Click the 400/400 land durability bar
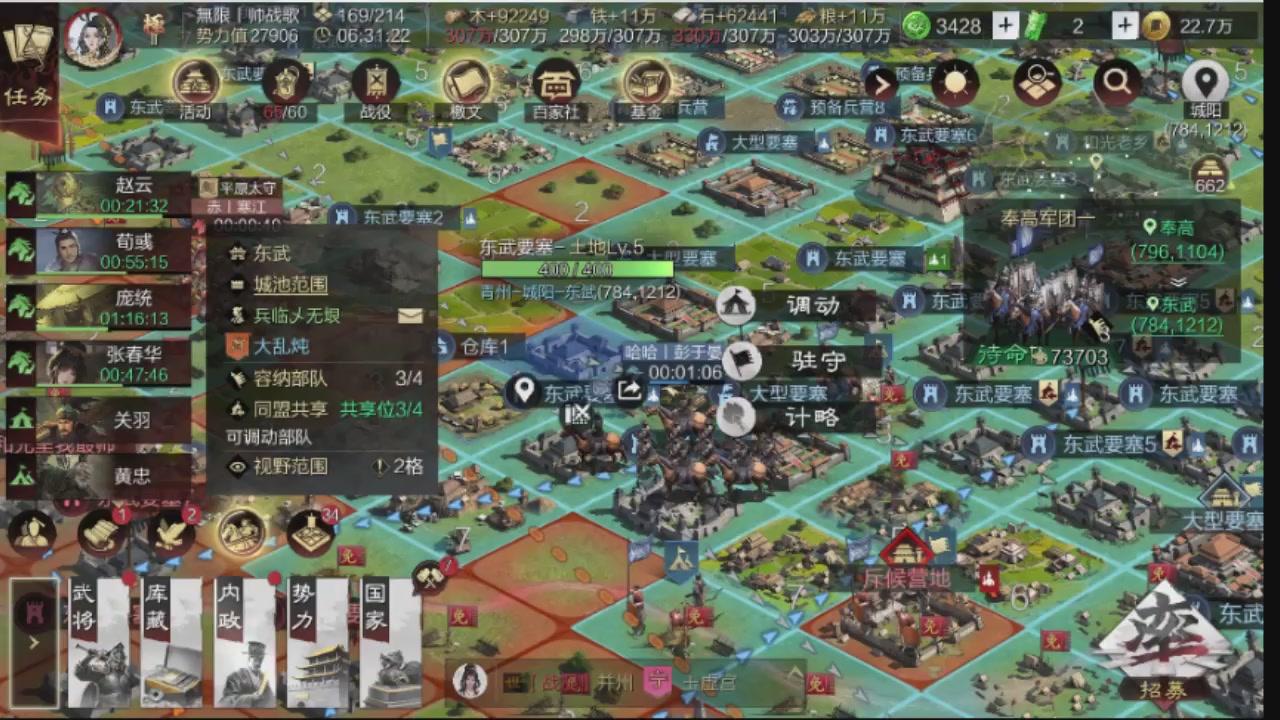 pyautogui.click(x=575, y=269)
